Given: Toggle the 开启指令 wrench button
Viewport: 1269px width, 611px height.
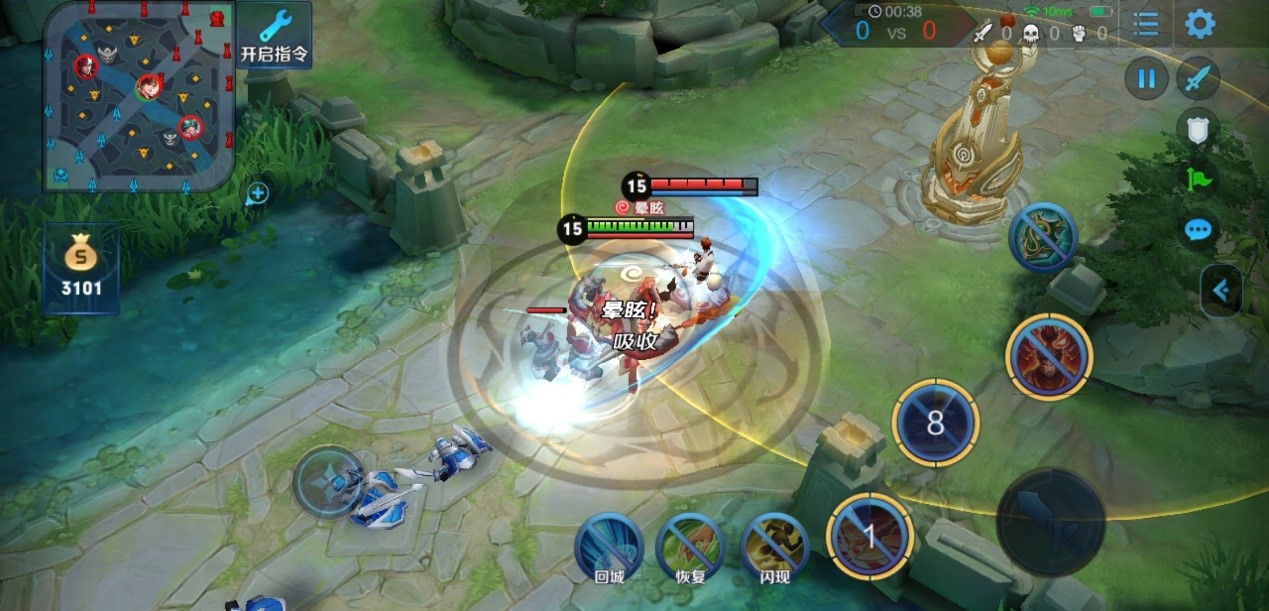Looking at the screenshot, I should [x=274, y=35].
